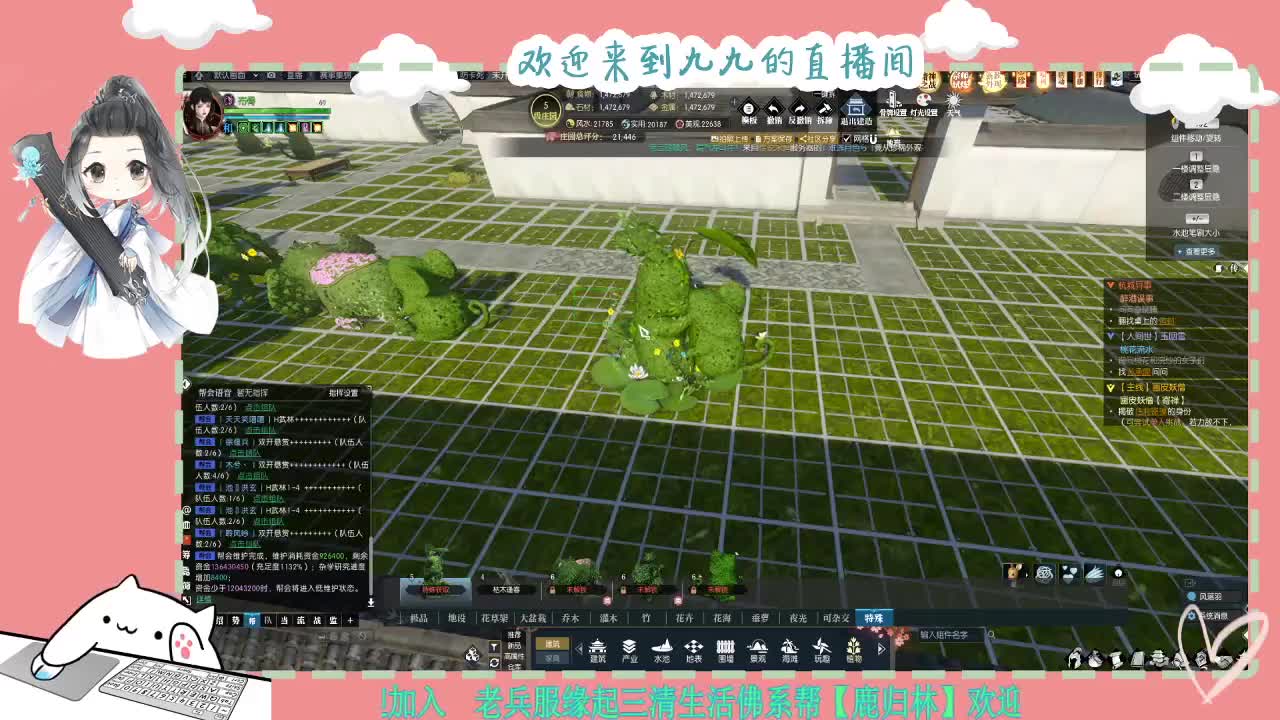Click the redo (反撤销) icon

point(799,108)
